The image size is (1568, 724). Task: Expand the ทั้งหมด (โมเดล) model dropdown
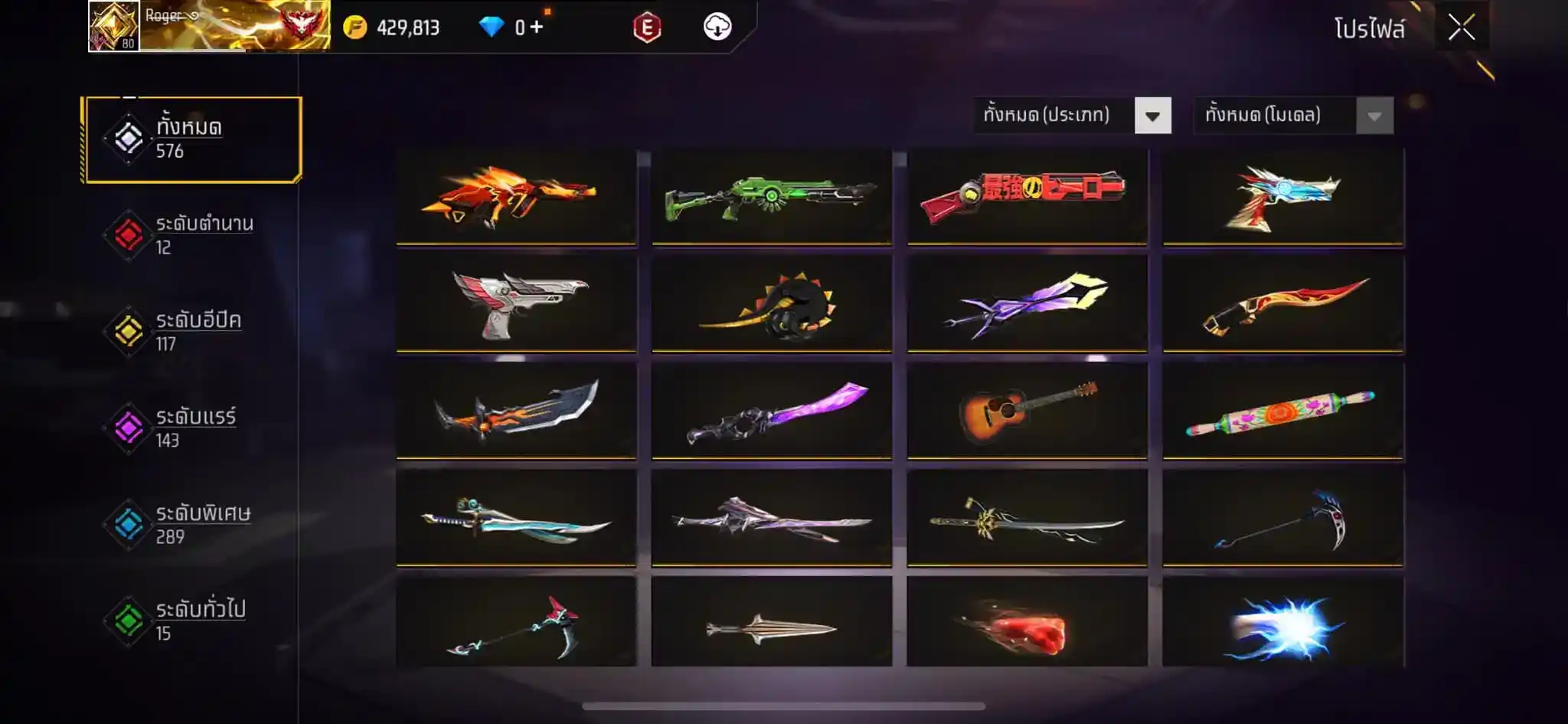tap(1374, 116)
